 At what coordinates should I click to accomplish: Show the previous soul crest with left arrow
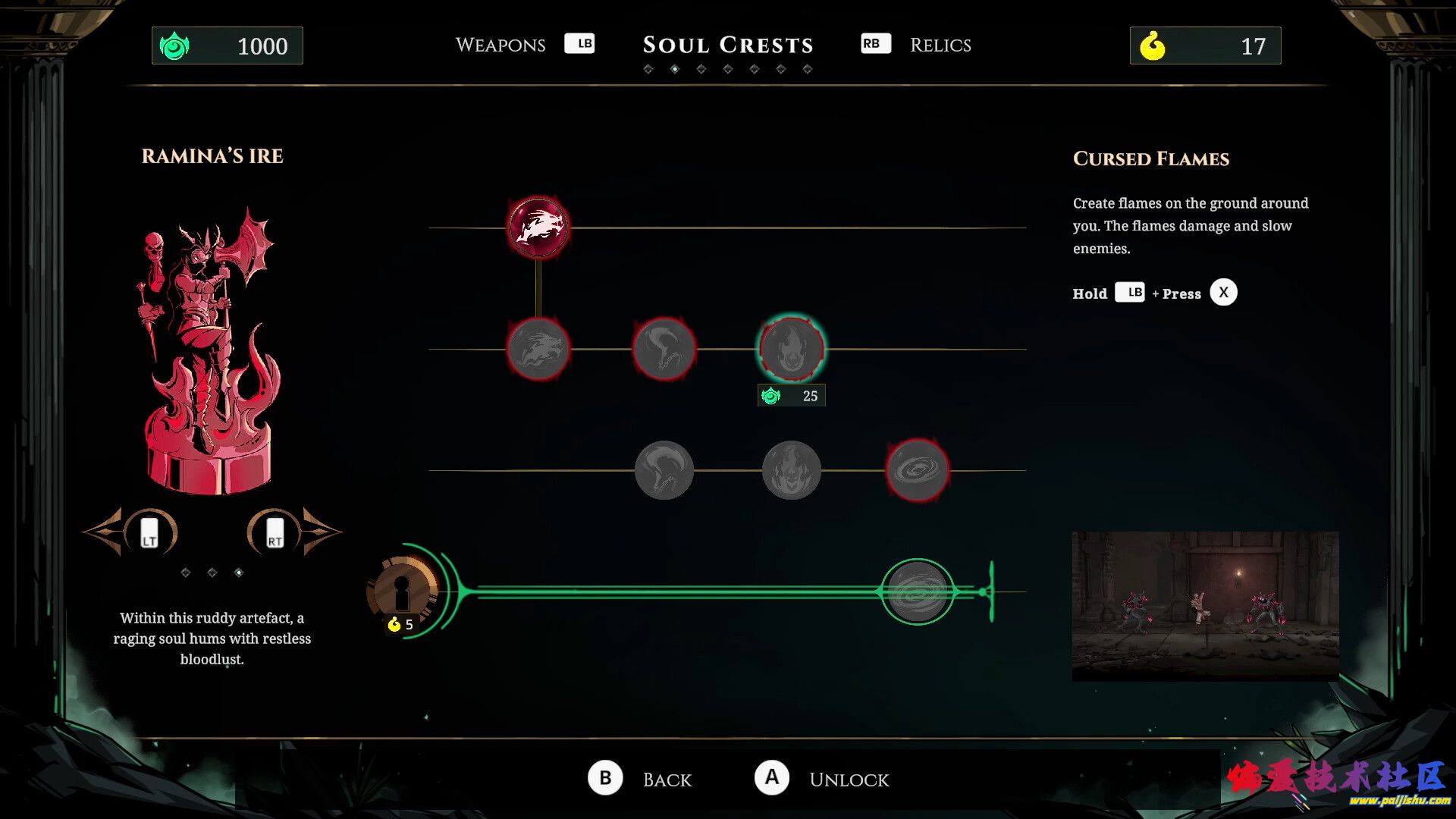(129, 532)
